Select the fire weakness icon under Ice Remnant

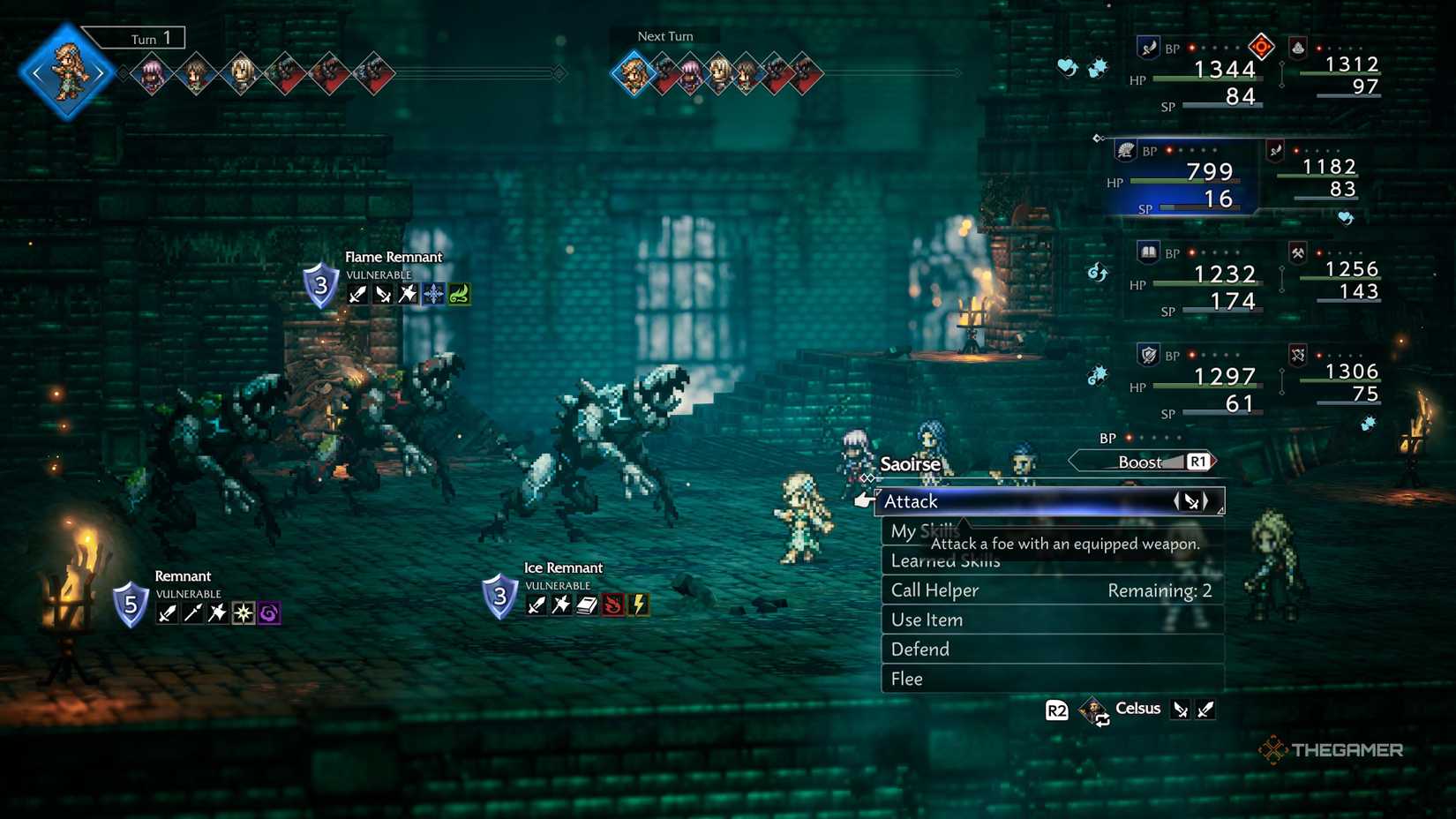(612, 605)
